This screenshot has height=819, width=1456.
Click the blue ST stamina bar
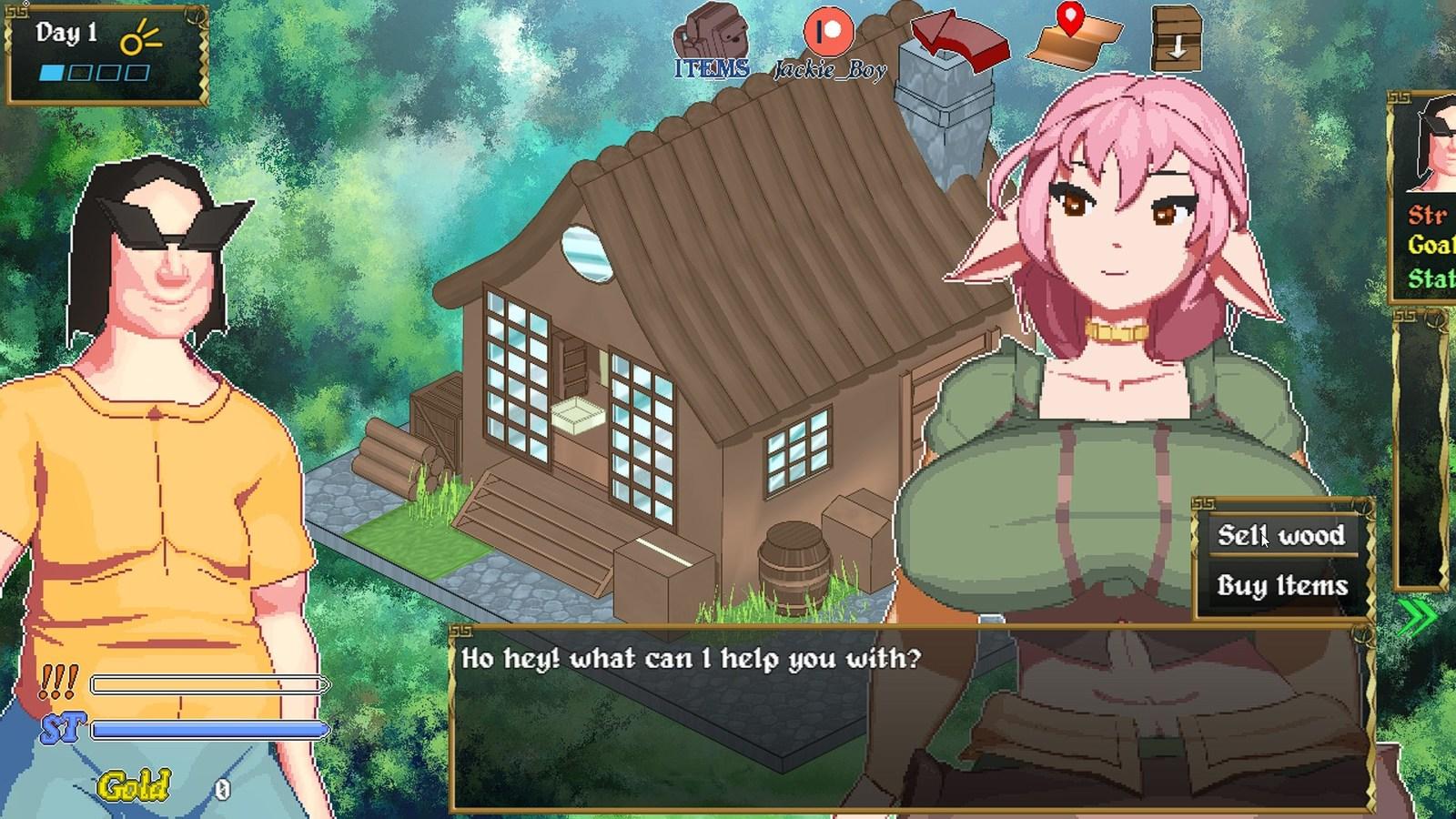(x=209, y=728)
